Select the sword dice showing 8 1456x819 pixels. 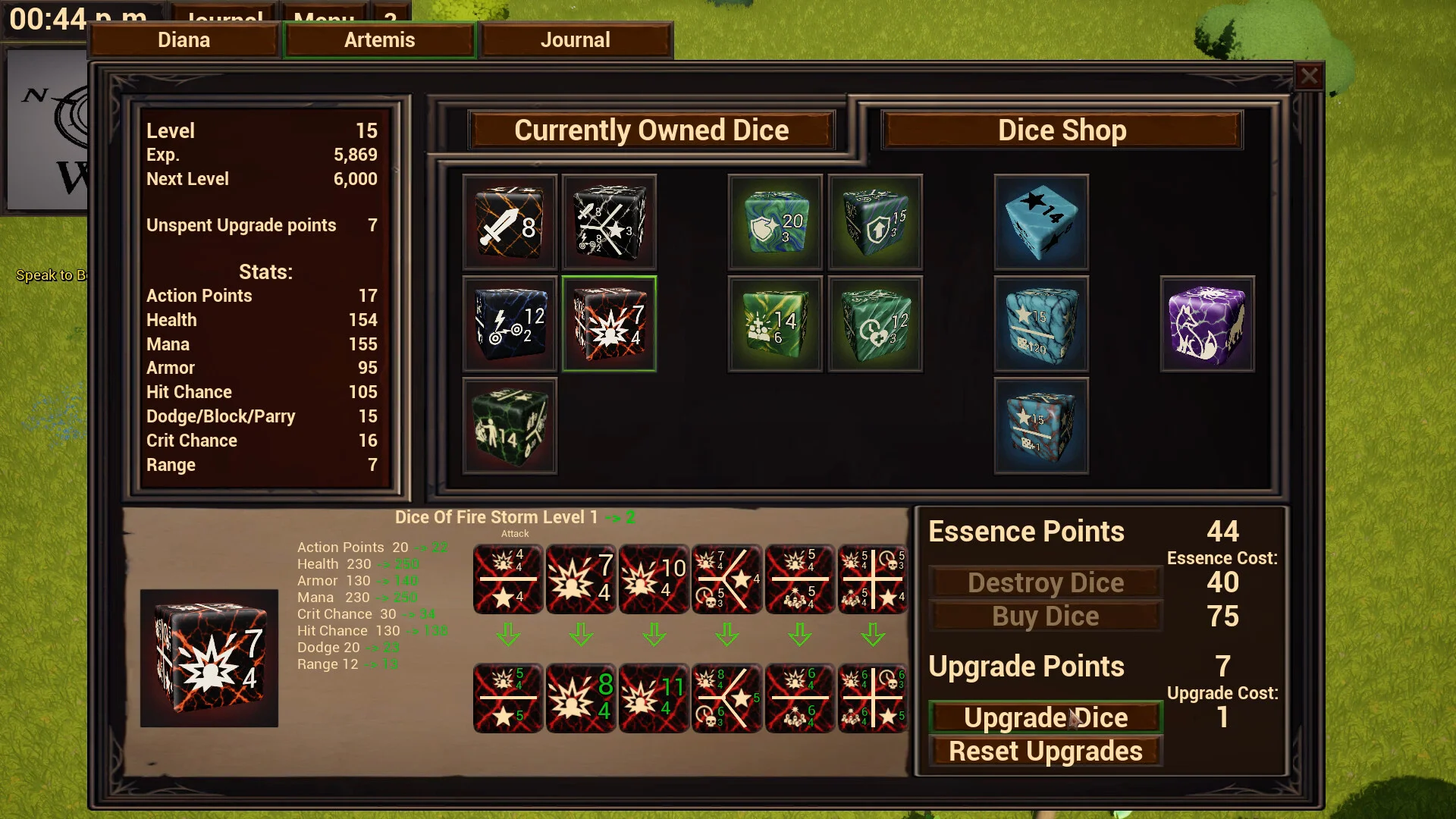click(510, 223)
